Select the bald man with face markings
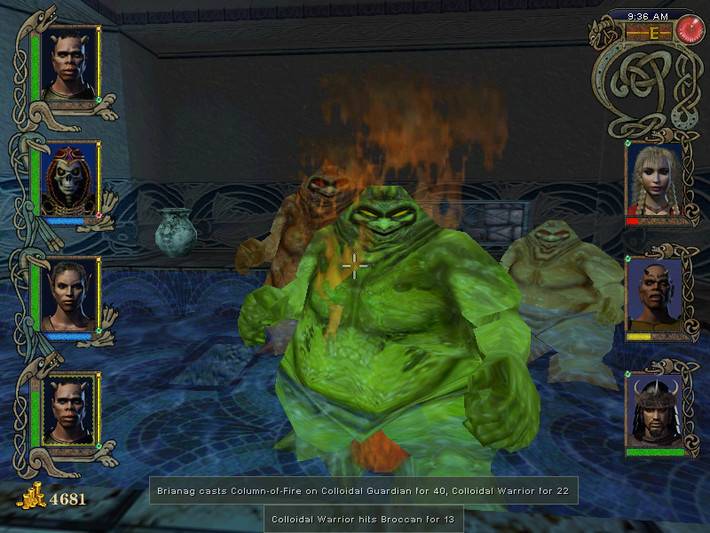The width and height of the screenshot is (710, 533). click(x=655, y=295)
